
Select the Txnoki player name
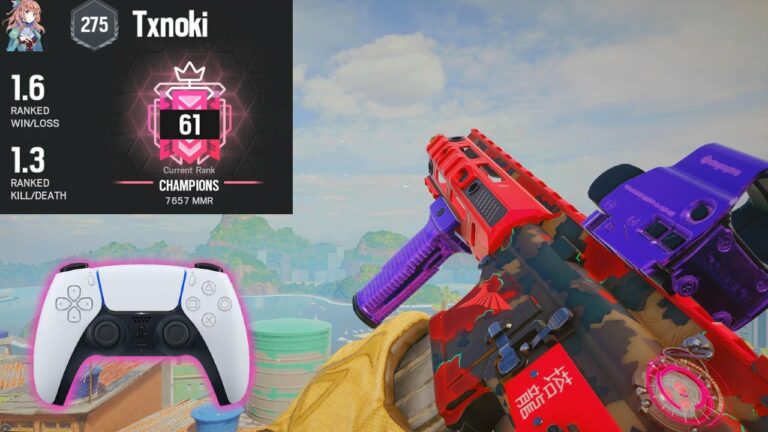click(x=170, y=25)
